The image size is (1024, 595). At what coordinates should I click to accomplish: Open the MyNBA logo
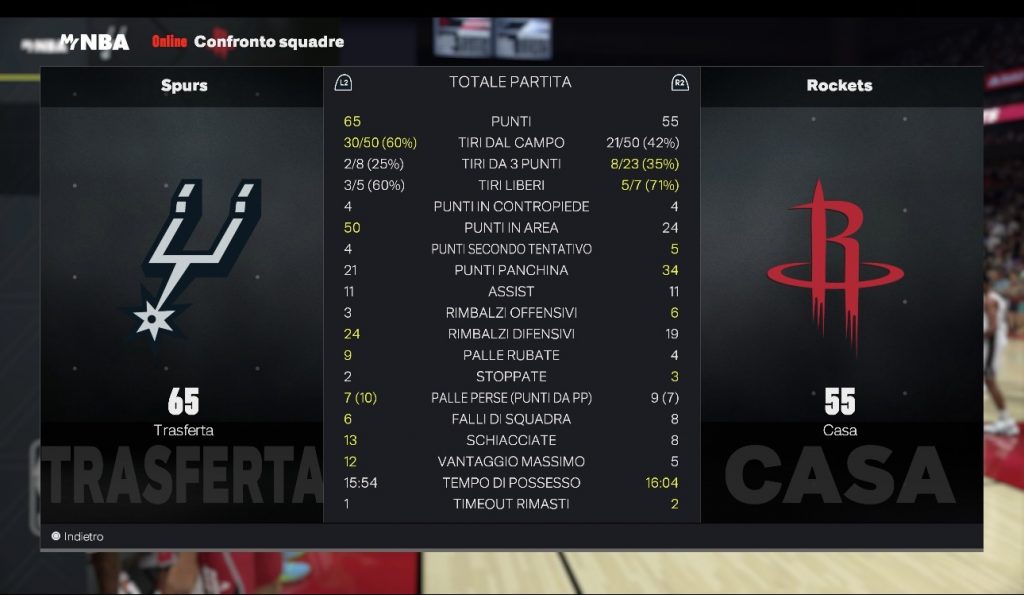tap(94, 42)
